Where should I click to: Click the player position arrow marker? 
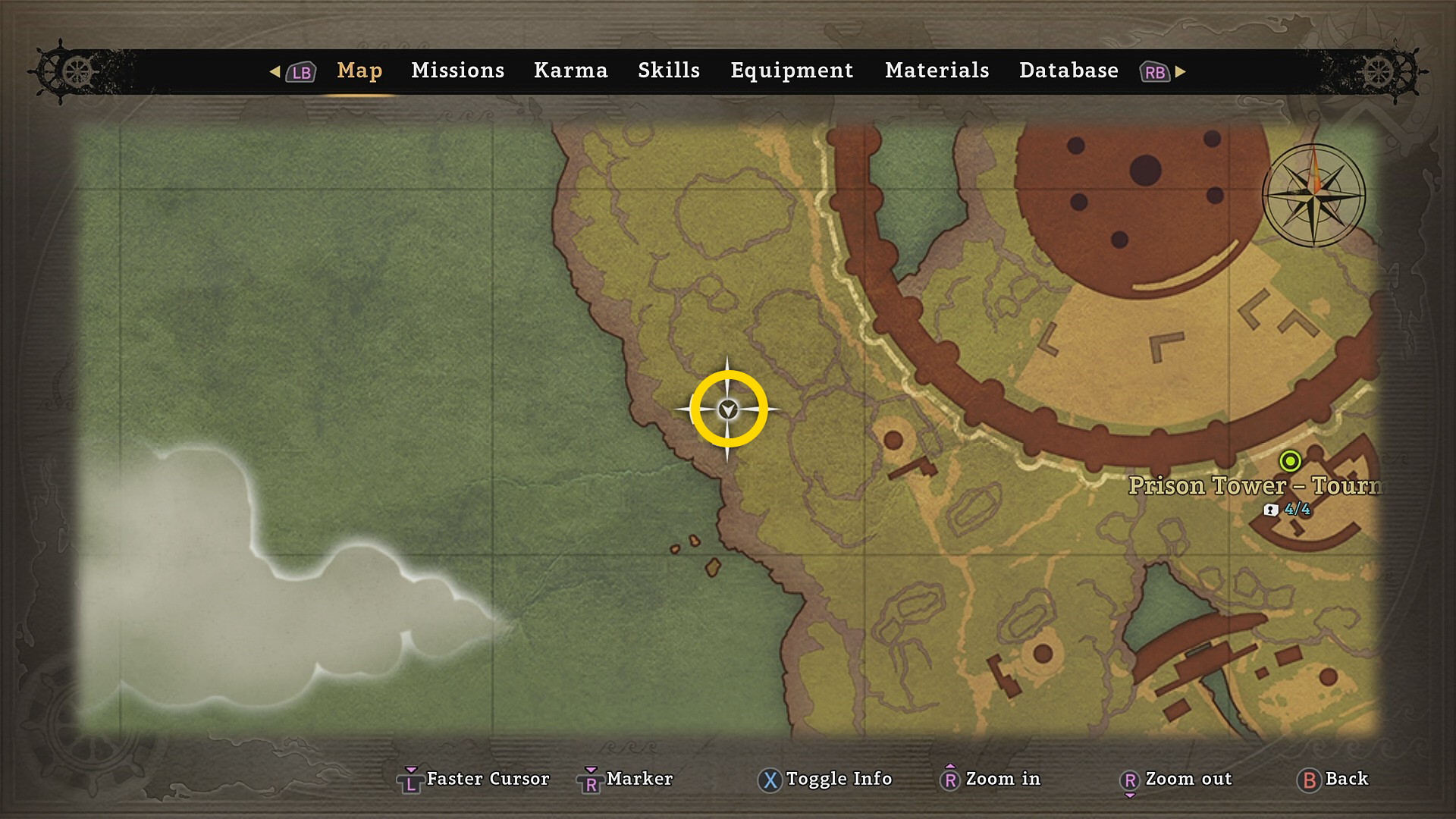click(x=728, y=409)
